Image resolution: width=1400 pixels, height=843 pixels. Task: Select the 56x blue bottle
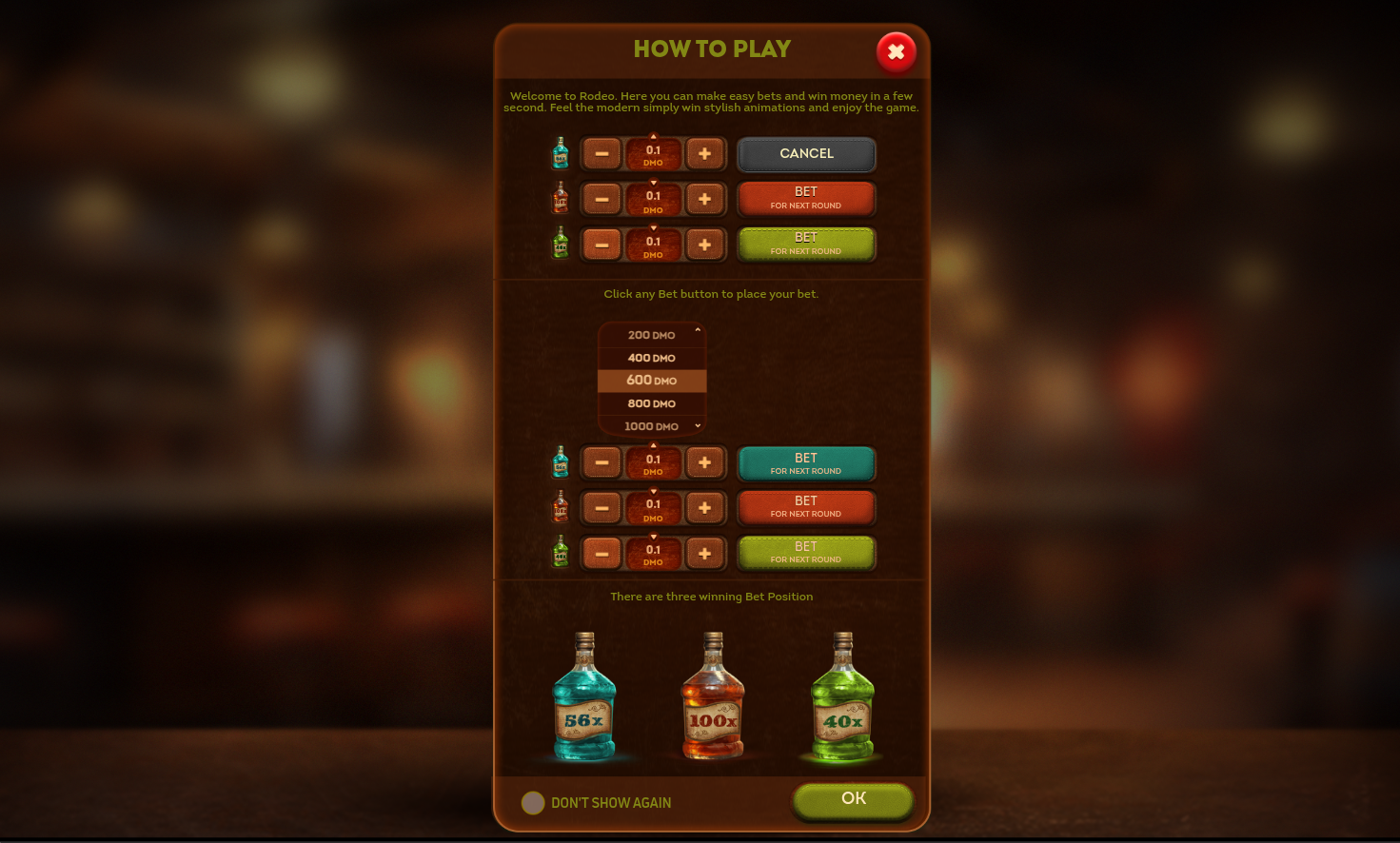(x=583, y=699)
